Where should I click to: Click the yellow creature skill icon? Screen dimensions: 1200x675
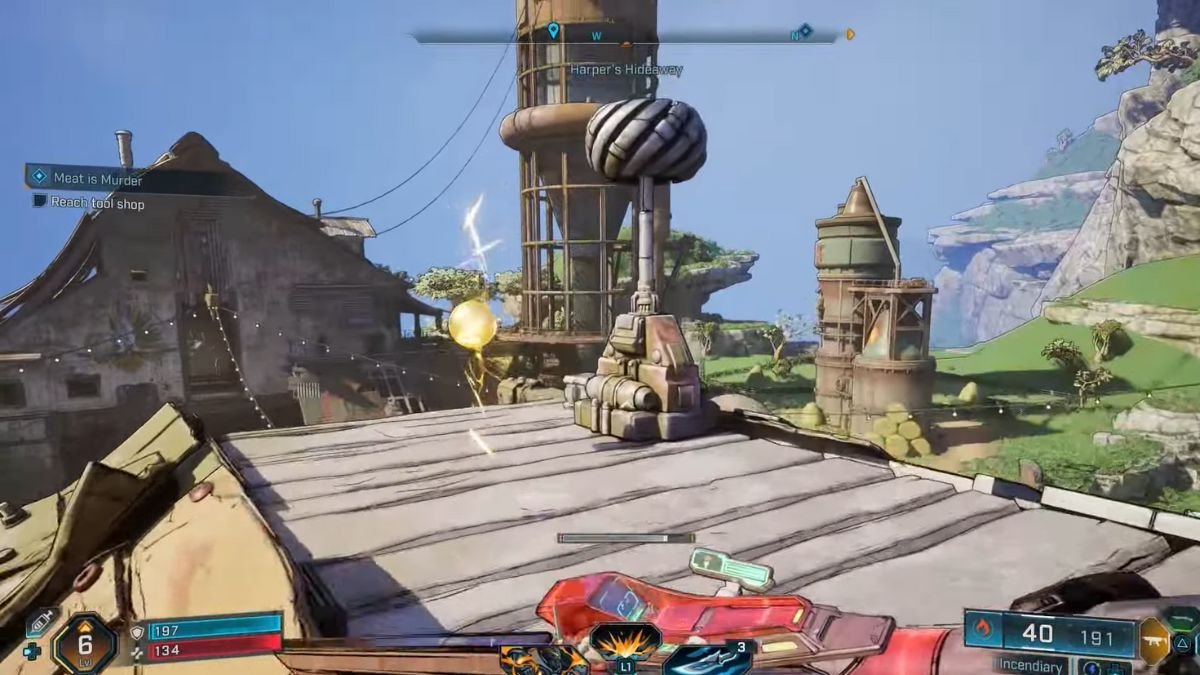pyautogui.click(x=544, y=660)
